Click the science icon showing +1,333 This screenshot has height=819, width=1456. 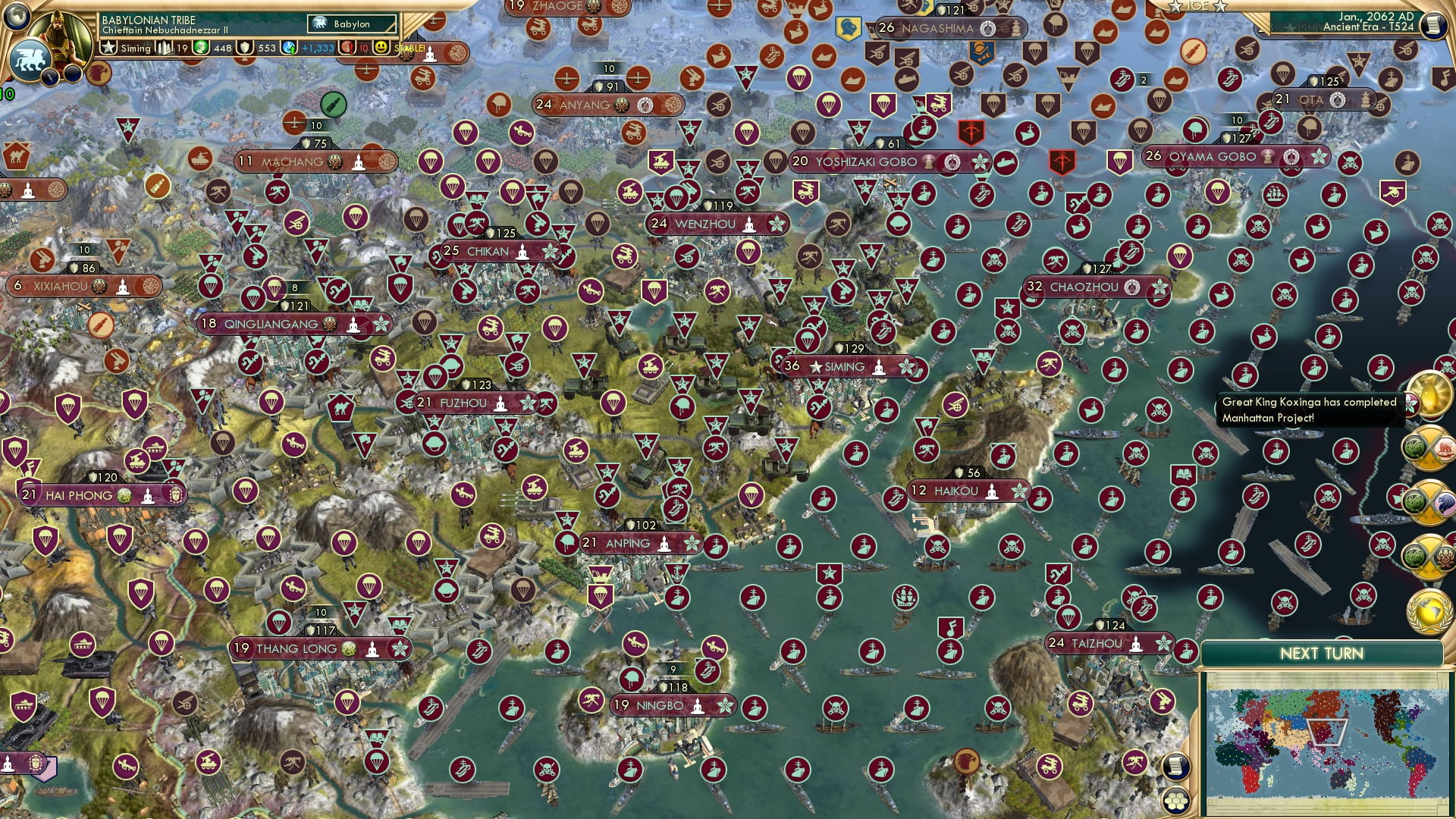tap(288, 48)
